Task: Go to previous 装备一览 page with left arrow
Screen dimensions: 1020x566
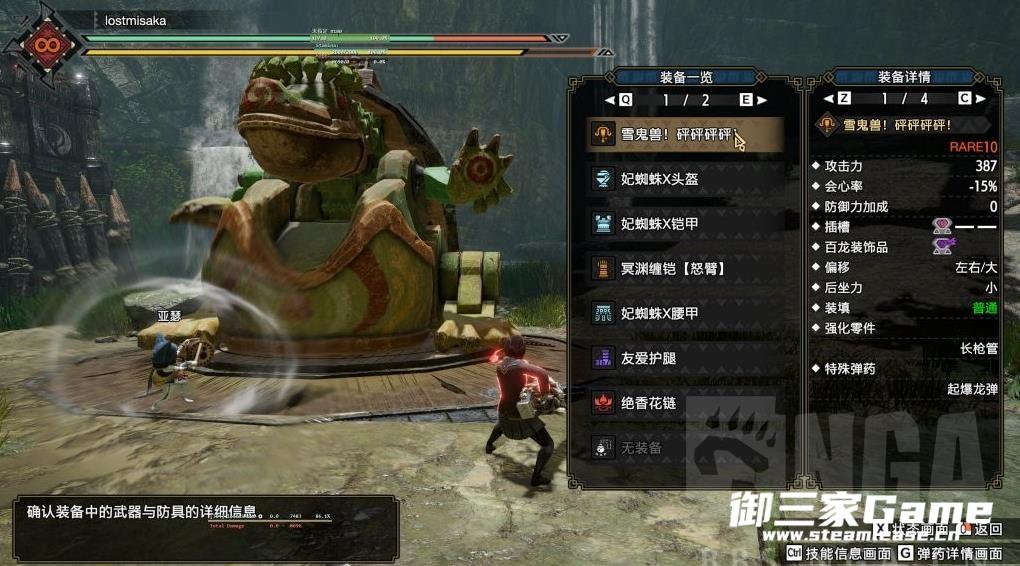Action: pos(610,100)
